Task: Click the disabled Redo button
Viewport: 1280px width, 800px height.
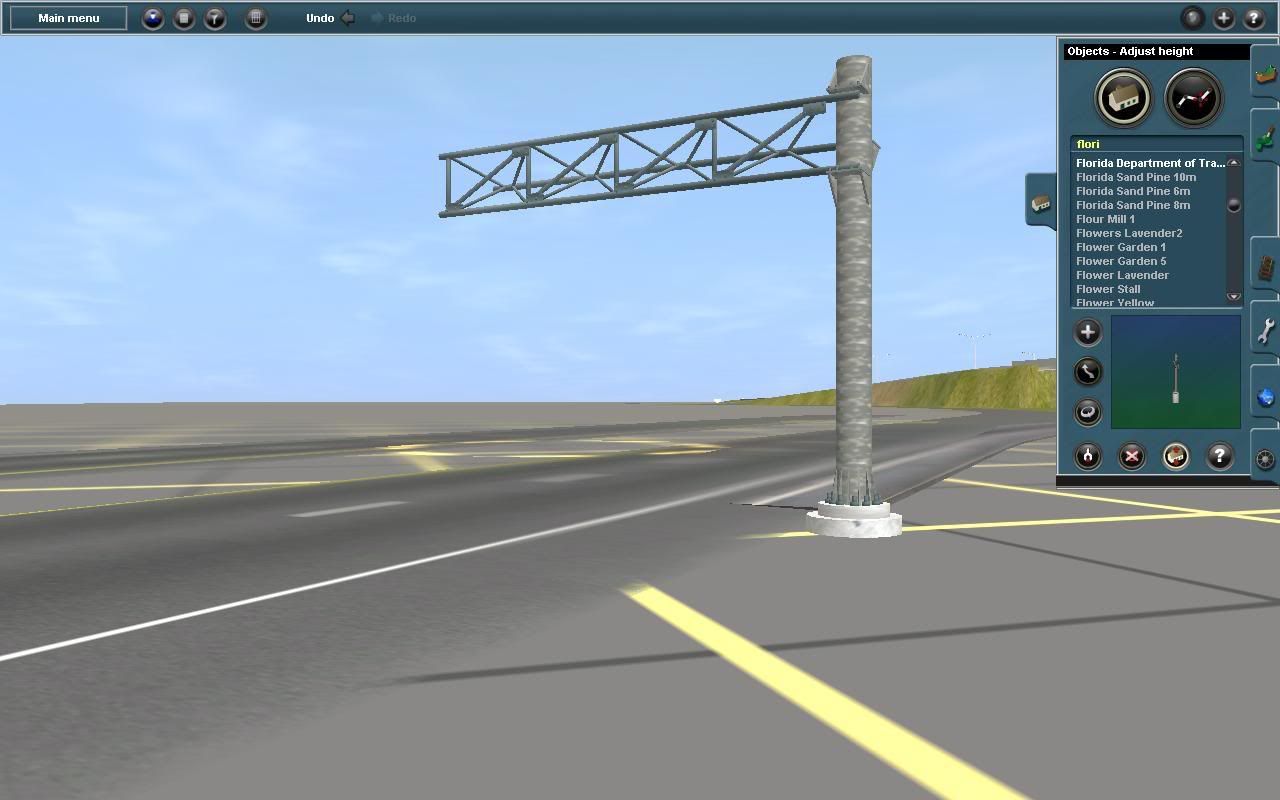Action: (x=394, y=17)
